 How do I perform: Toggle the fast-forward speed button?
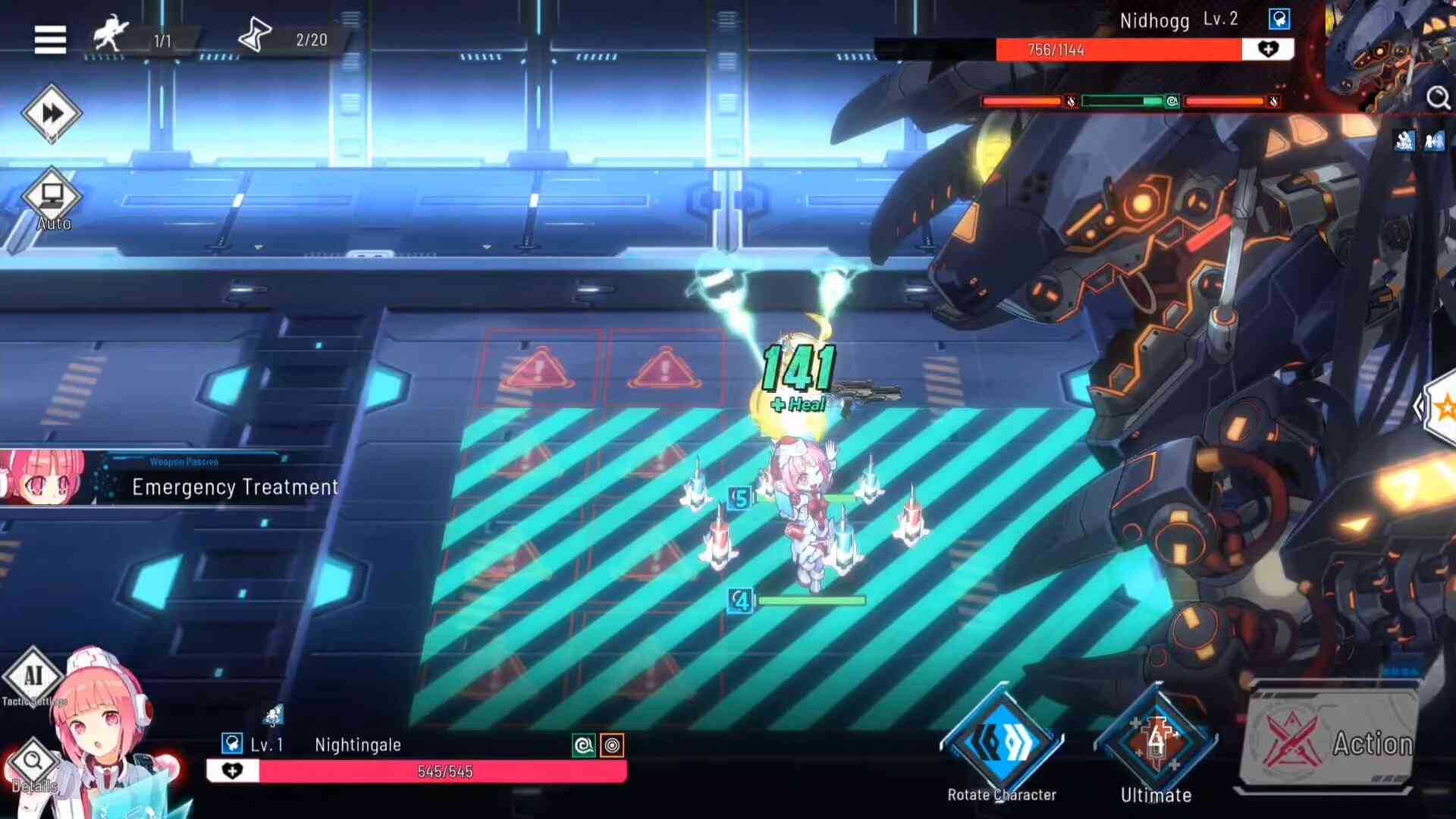pos(52,114)
